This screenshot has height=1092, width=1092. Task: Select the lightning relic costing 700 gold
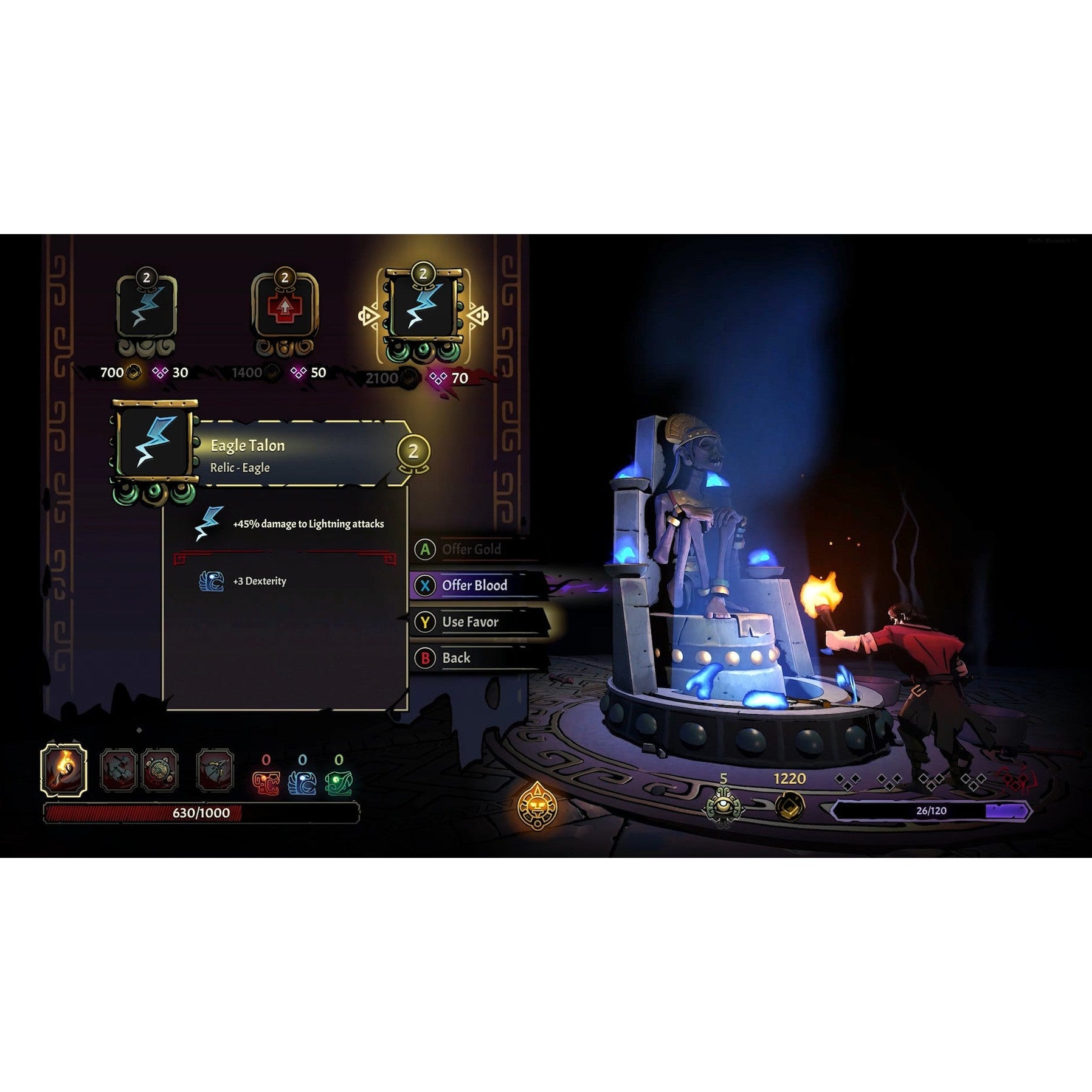[147, 307]
